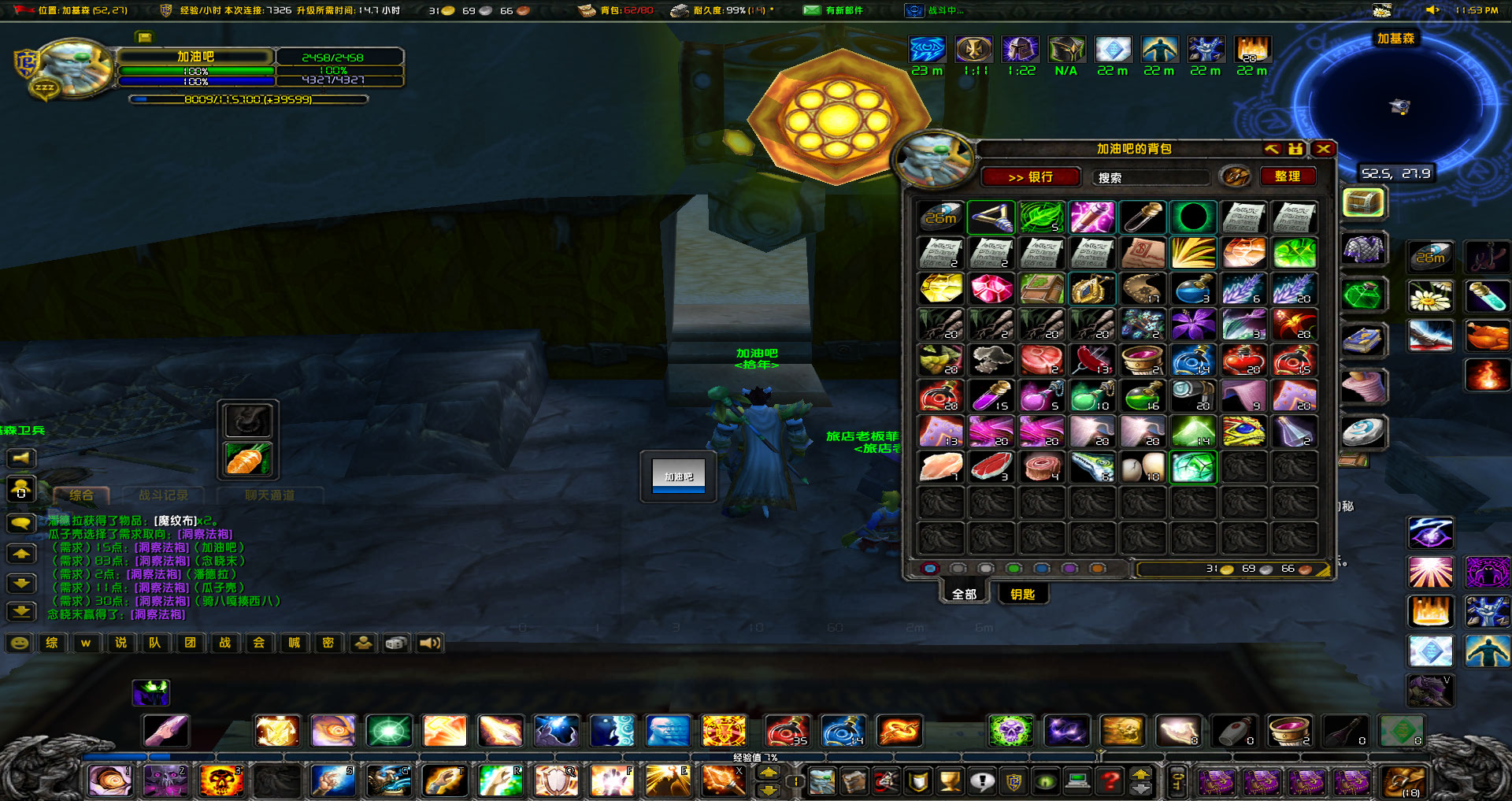Open the 有新邮件 mail icon in top bar
Screen dimensions: 1512x801
(812, 11)
